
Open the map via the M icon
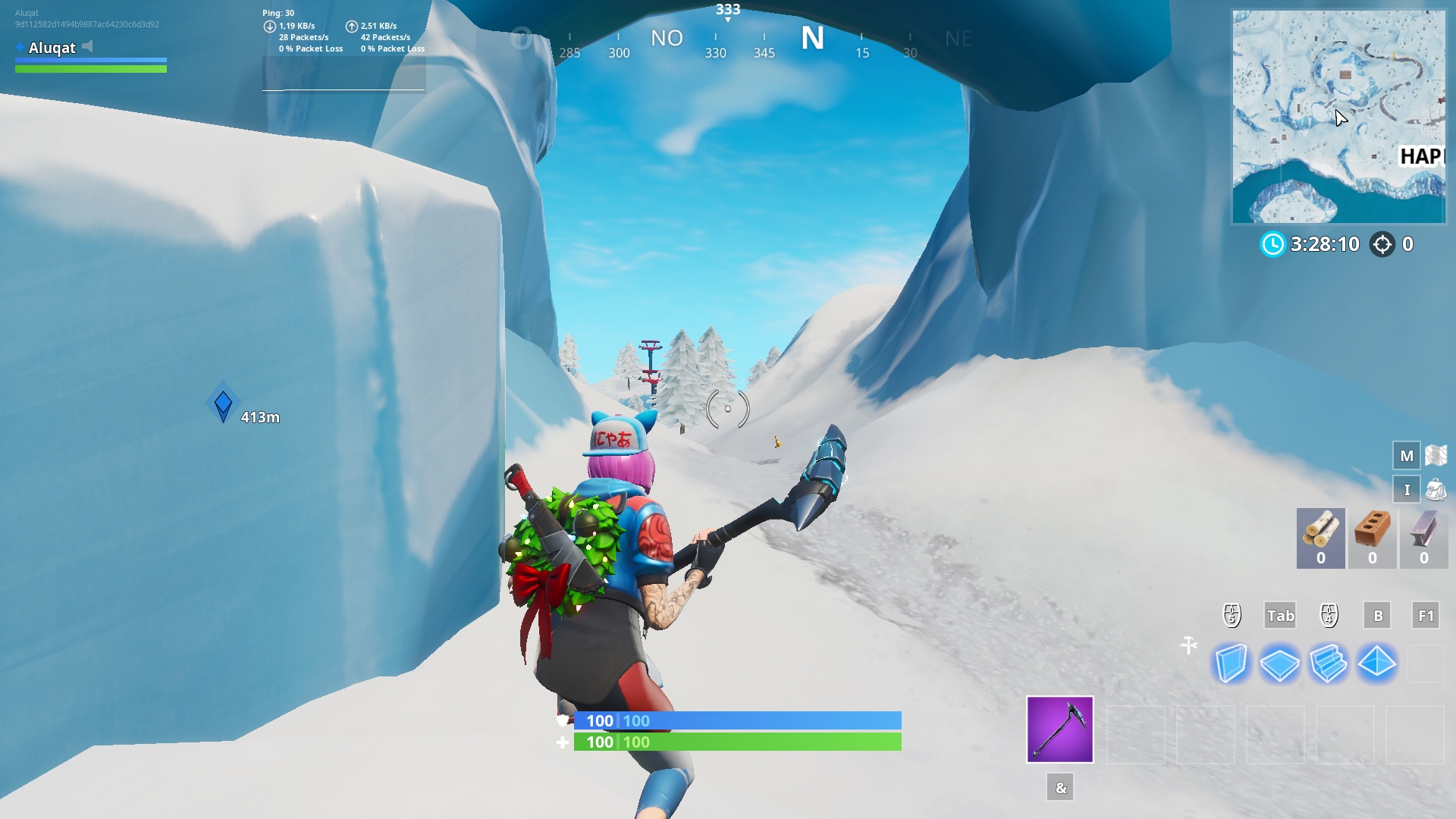click(x=1408, y=456)
